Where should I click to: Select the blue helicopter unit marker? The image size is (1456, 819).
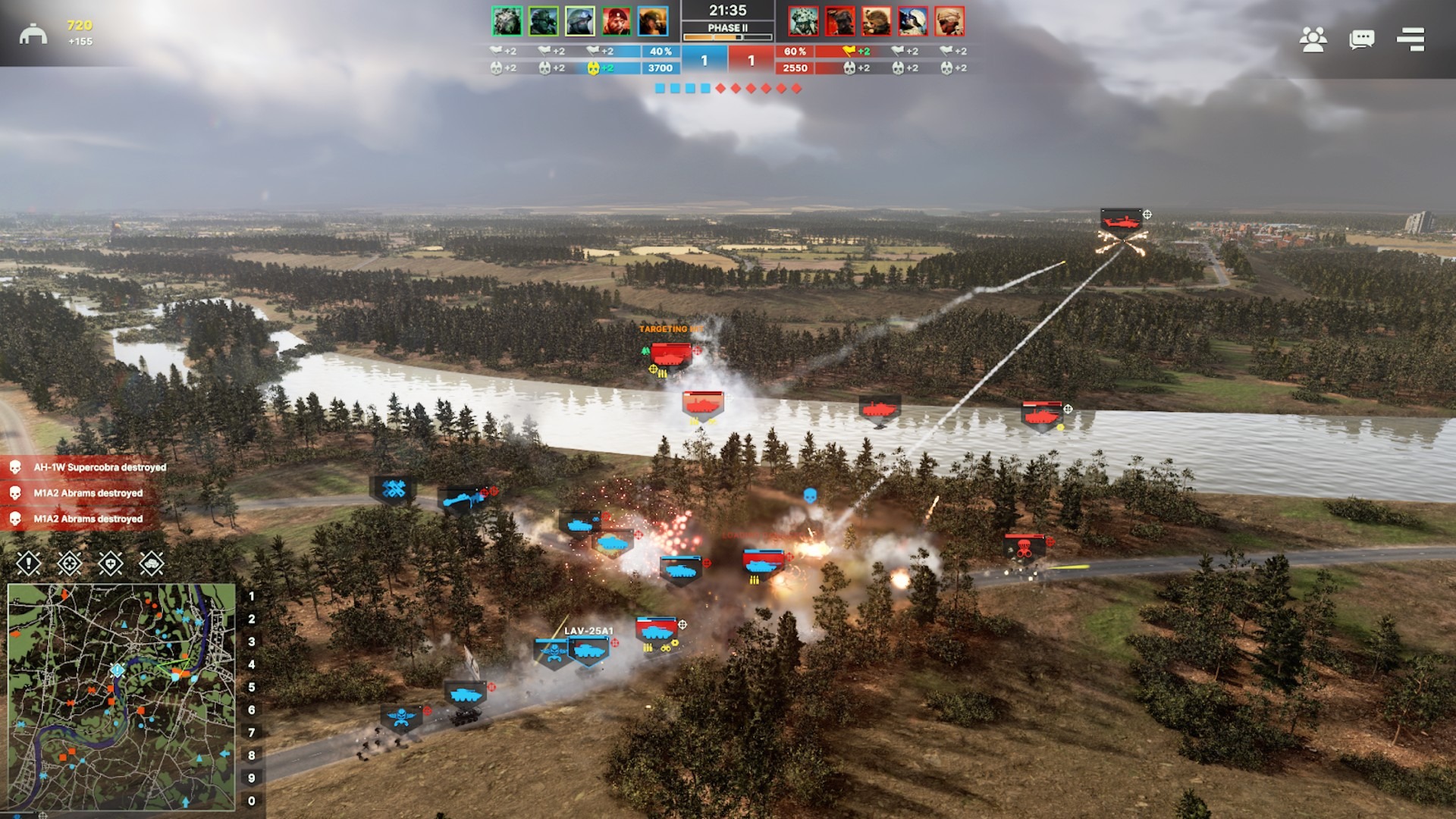462,499
